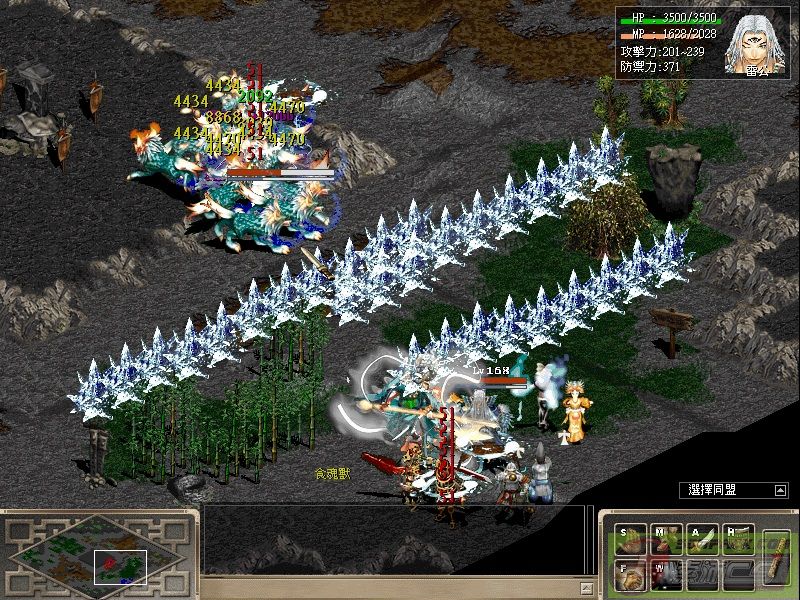Click the minimap in the bottom-left corner
Viewport: 800px width, 600px height.
(x=95, y=552)
